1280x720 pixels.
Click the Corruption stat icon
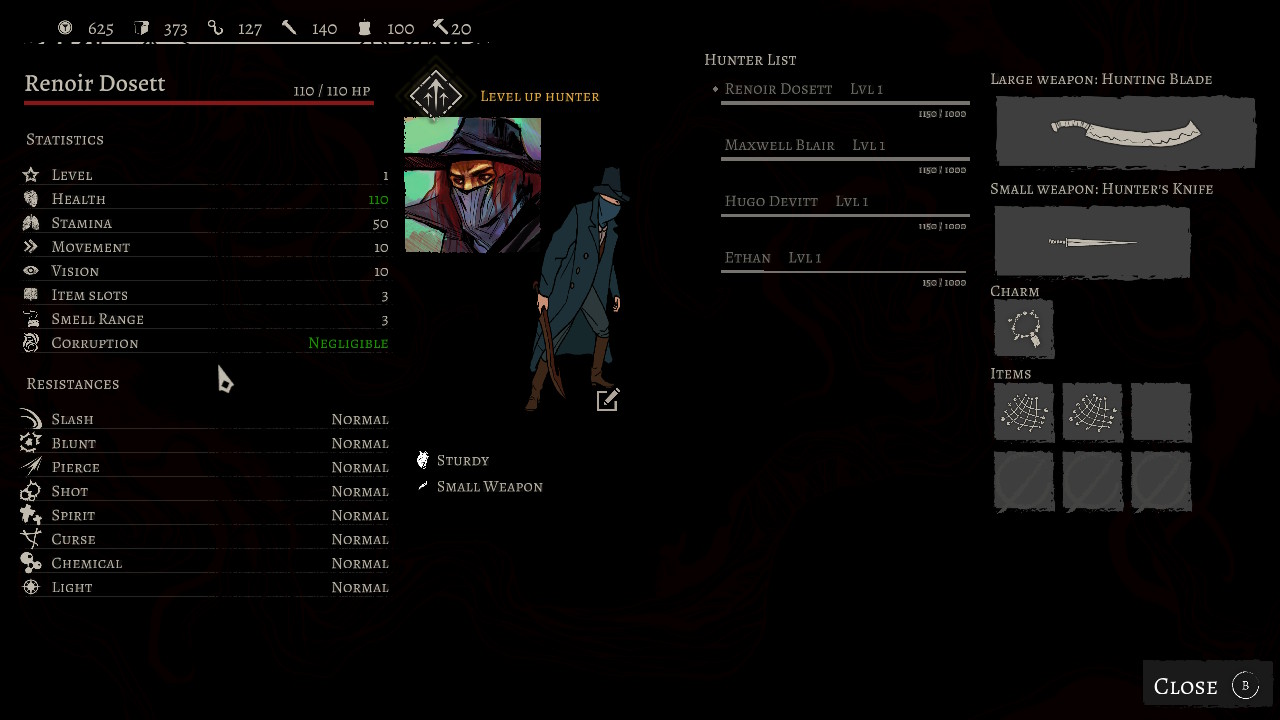click(x=31, y=342)
